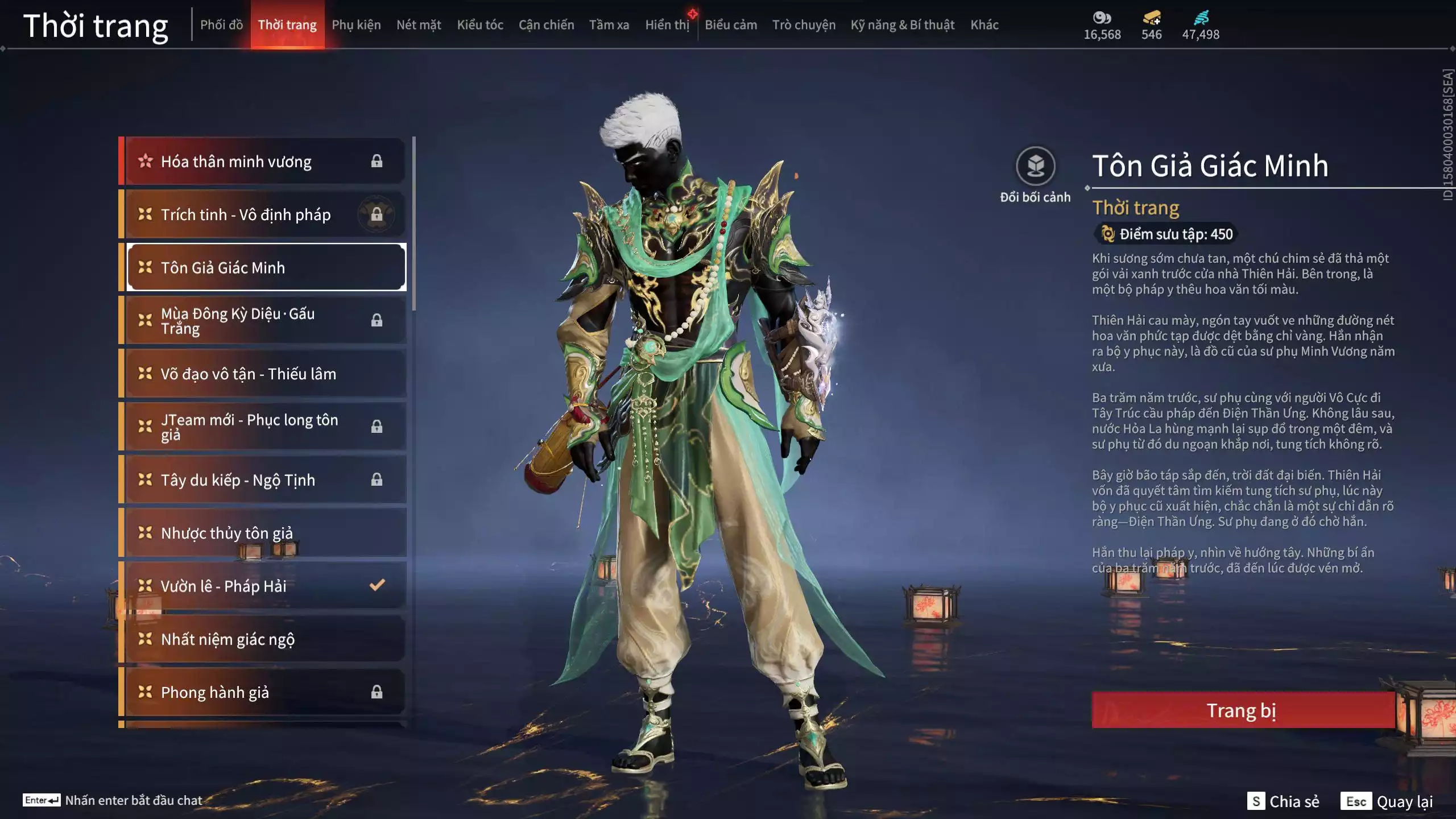Switch to the Cận chiến tab
The height and width of the screenshot is (819, 1456).
coord(545,25)
